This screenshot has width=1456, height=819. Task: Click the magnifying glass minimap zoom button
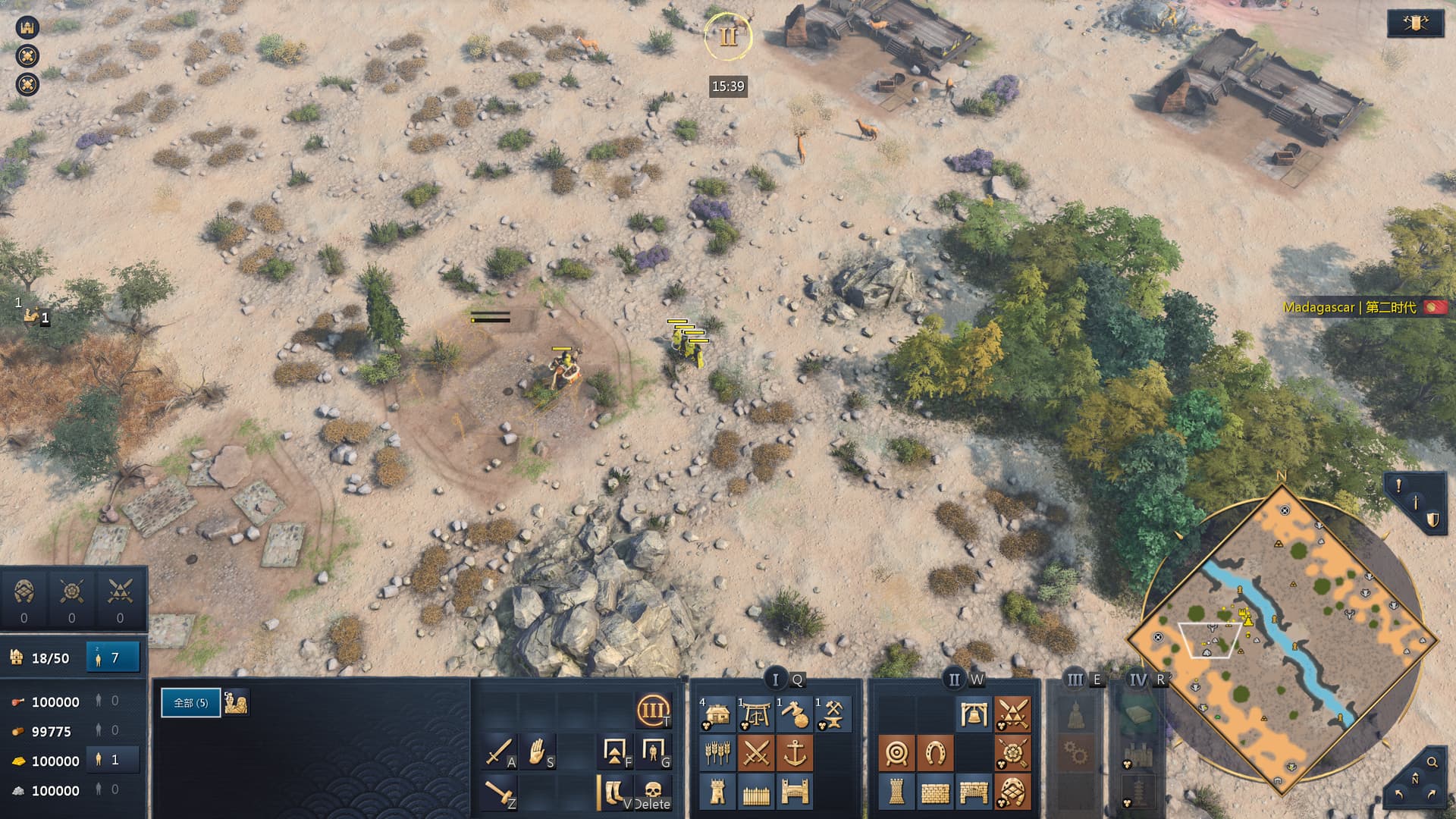(x=1432, y=762)
